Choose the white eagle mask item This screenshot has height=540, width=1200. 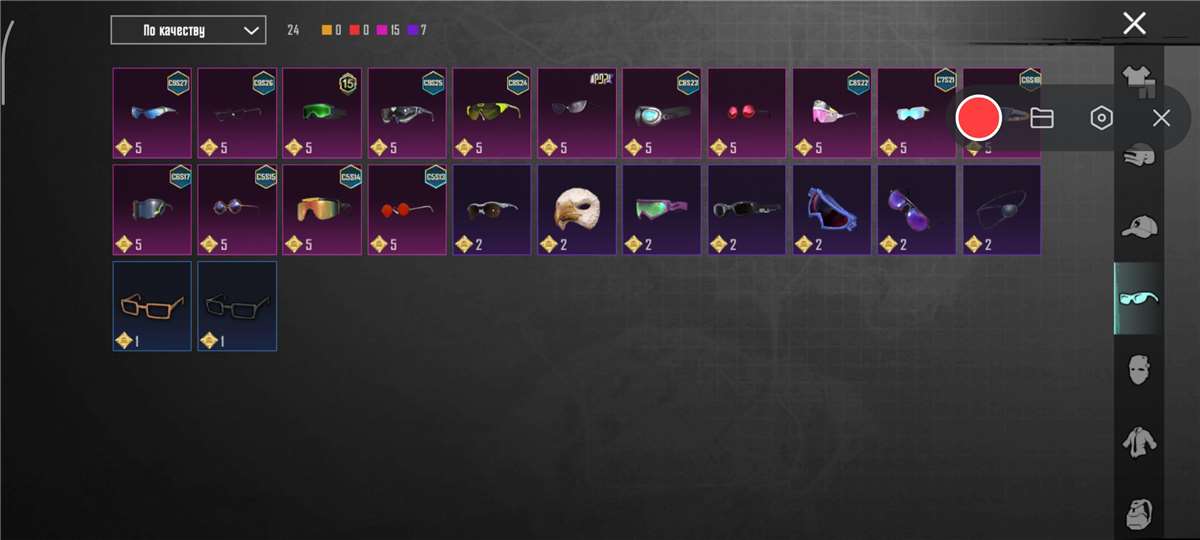point(577,209)
